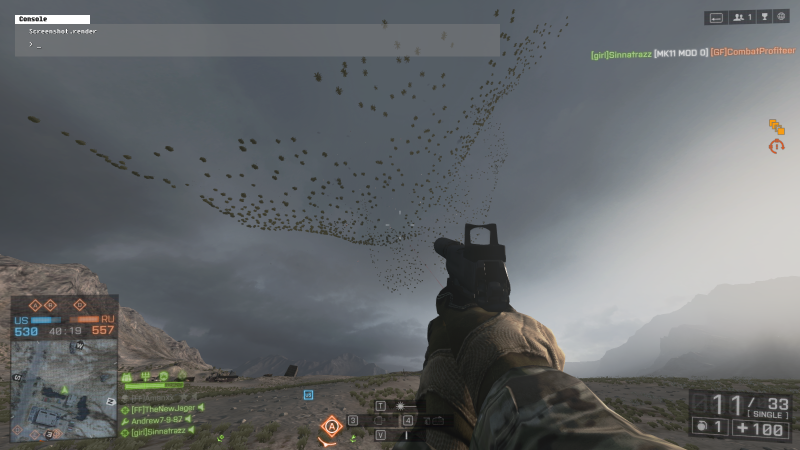Open the friends count icon
Image resolution: width=800 pixels, height=450 pixels.
742,17
